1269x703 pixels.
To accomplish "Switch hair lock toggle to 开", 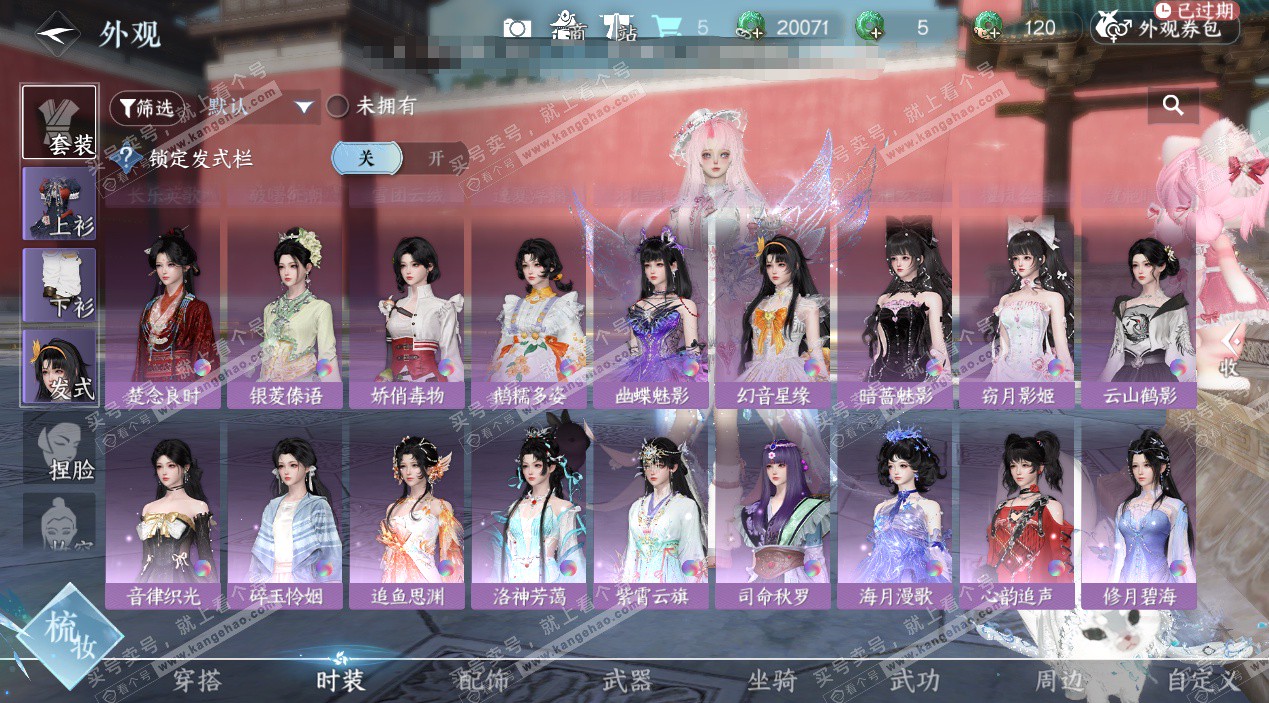I will pos(436,158).
